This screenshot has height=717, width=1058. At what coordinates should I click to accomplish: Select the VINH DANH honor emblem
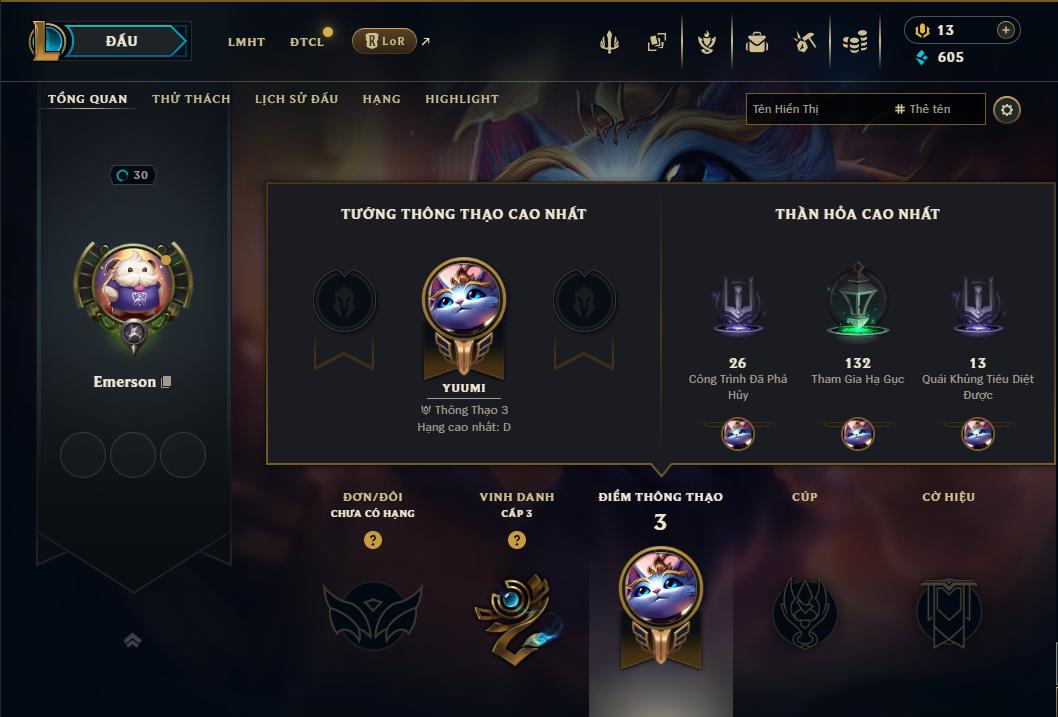click(516, 611)
